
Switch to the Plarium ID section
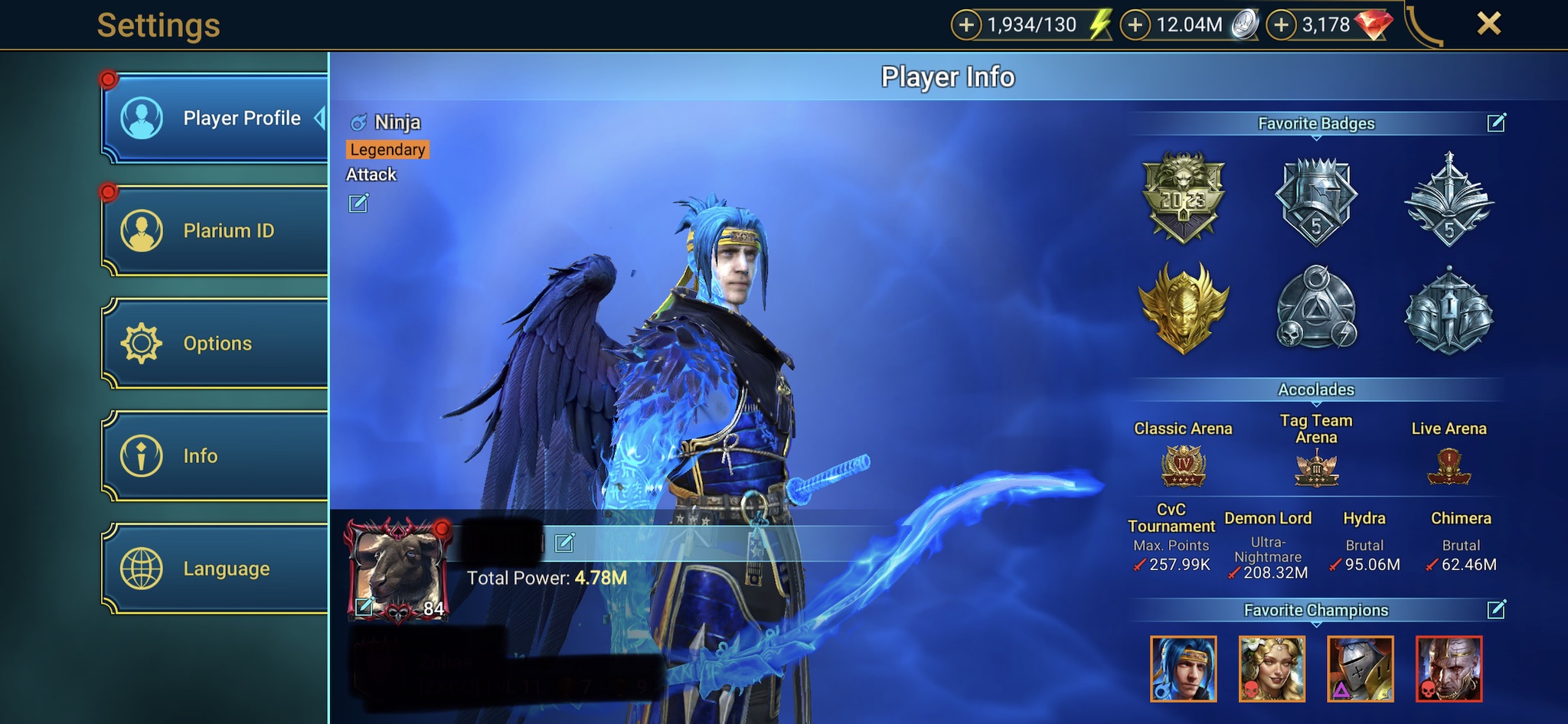click(x=215, y=230)
